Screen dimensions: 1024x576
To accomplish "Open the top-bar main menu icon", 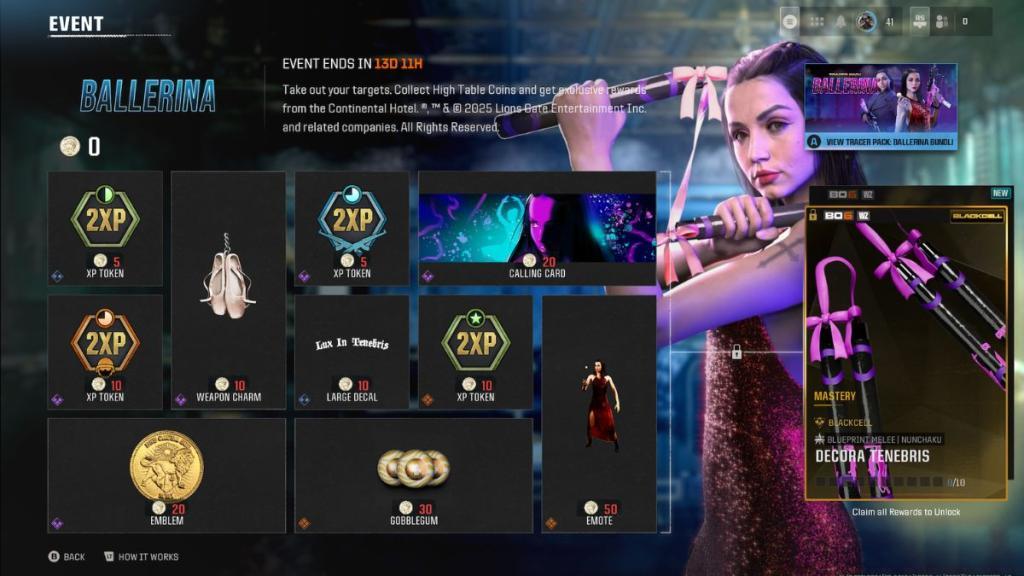I will [790, 21].
